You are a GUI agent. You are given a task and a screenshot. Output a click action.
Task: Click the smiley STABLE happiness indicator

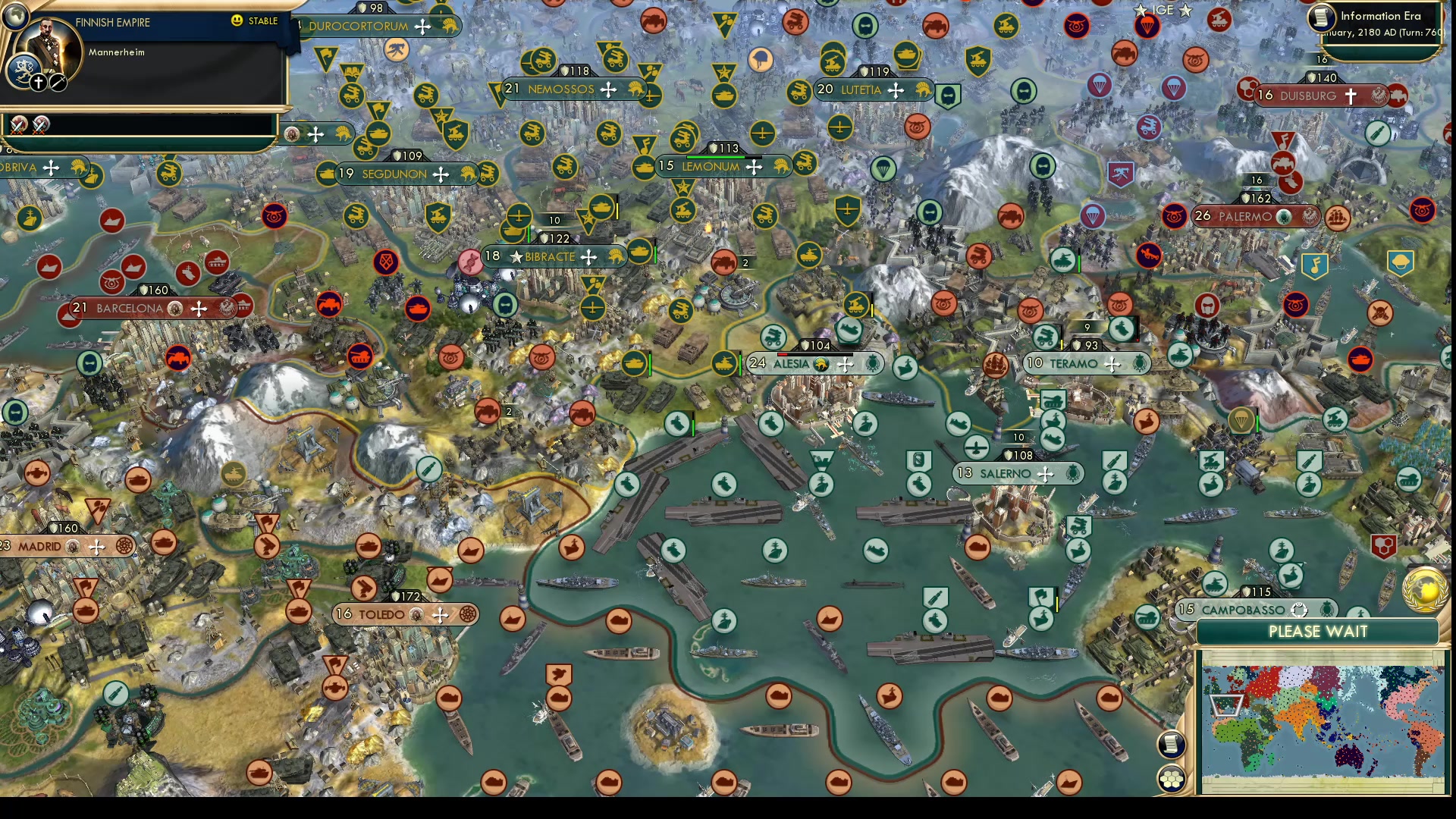click(x=237, y=20)
